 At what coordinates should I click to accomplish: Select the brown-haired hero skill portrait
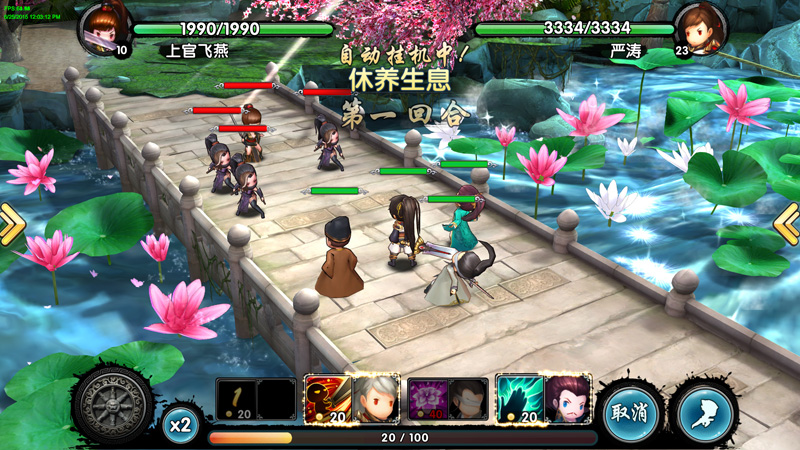tap(568, 399)
